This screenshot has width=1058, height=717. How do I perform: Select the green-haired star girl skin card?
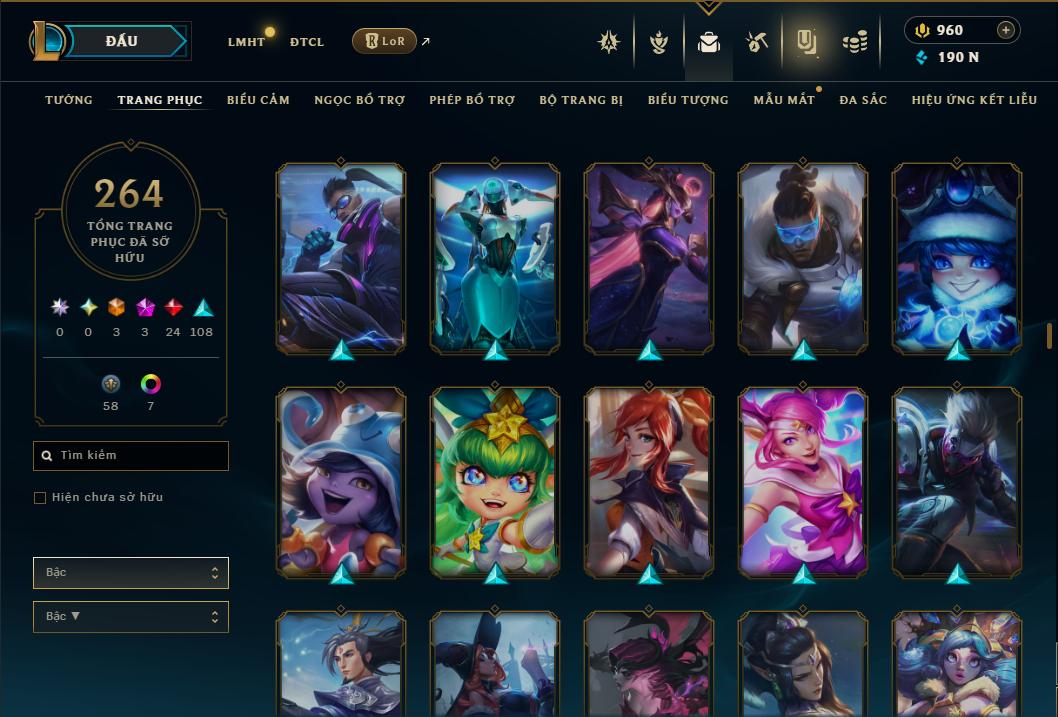pyautogui.click(x=495, y=480)
